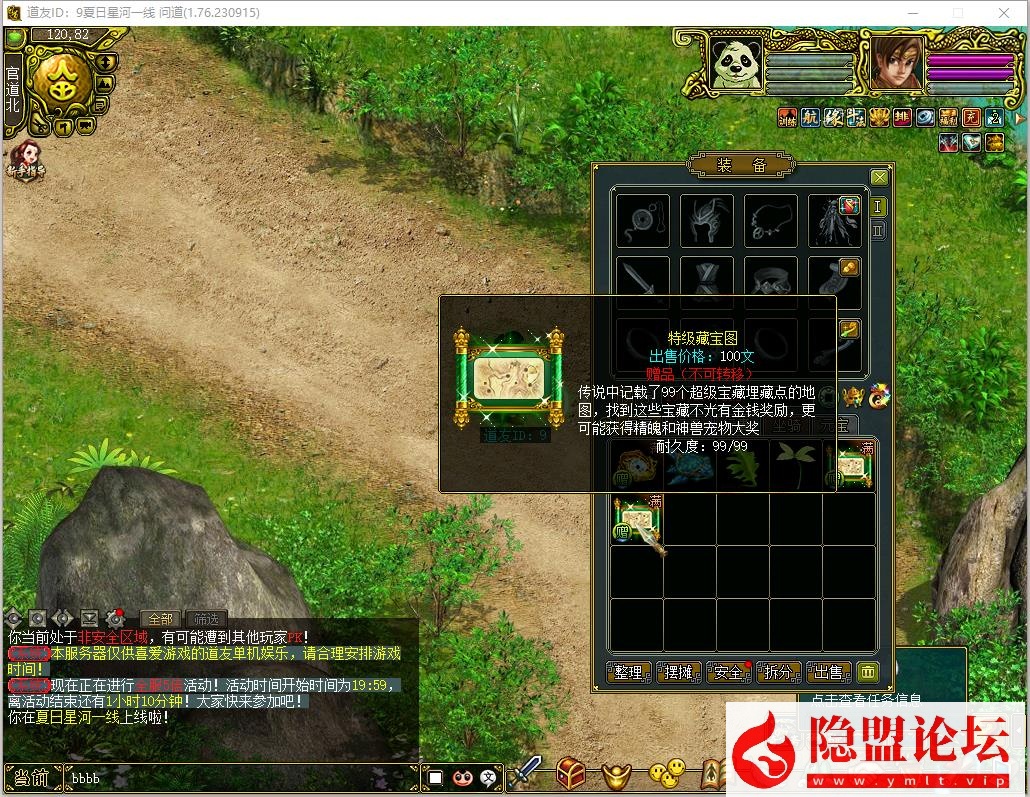Change the 当前 chat channel selector
The image size is (1030, 797).
coord(32,777)
